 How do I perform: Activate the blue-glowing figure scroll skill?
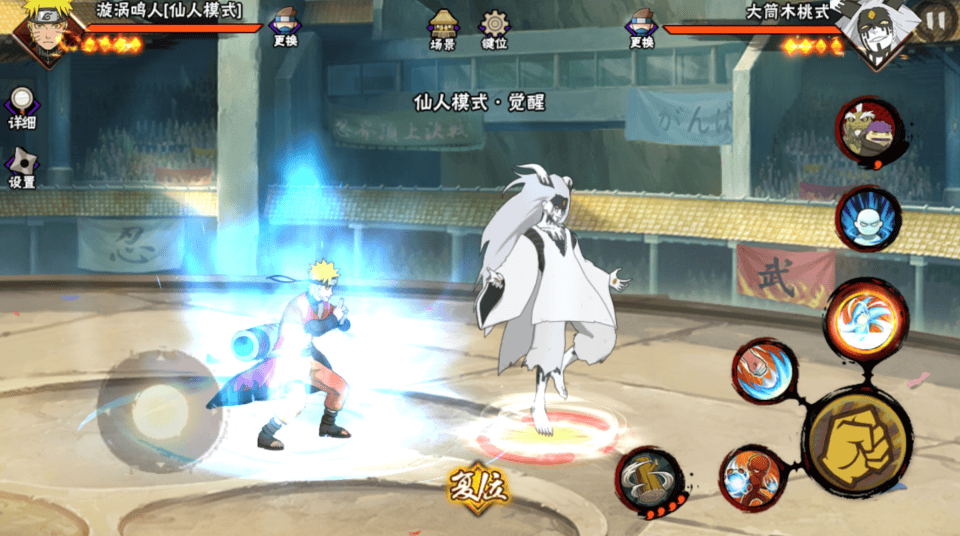867,218
